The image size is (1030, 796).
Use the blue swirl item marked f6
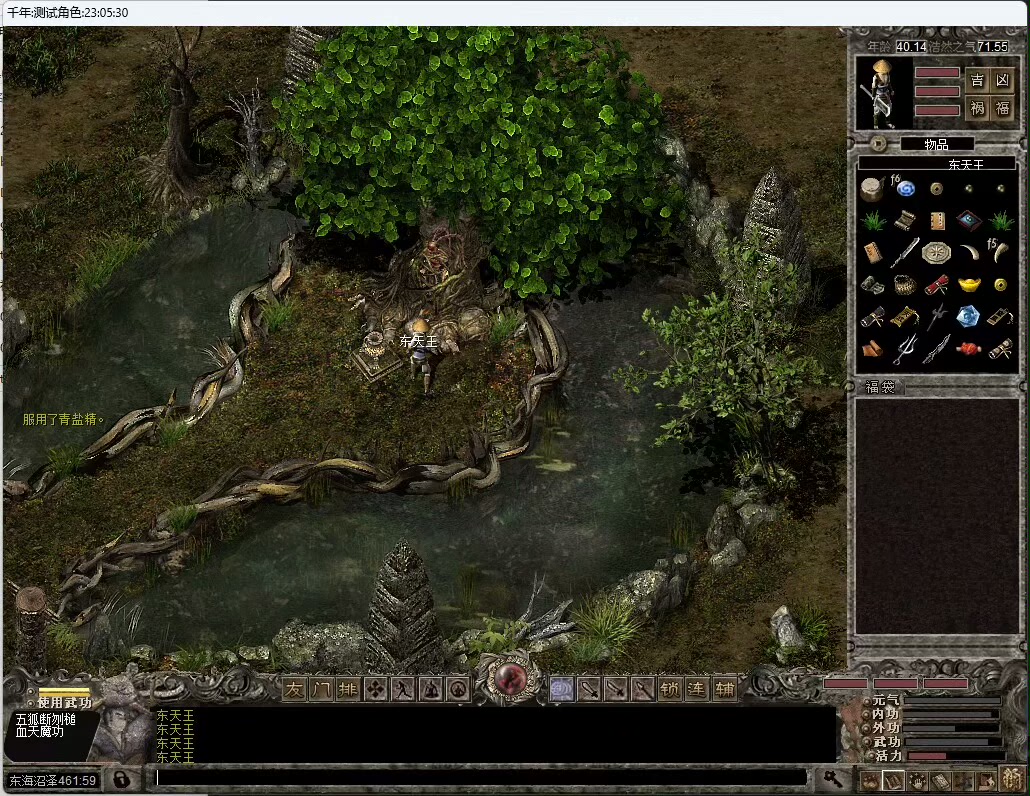906,188
